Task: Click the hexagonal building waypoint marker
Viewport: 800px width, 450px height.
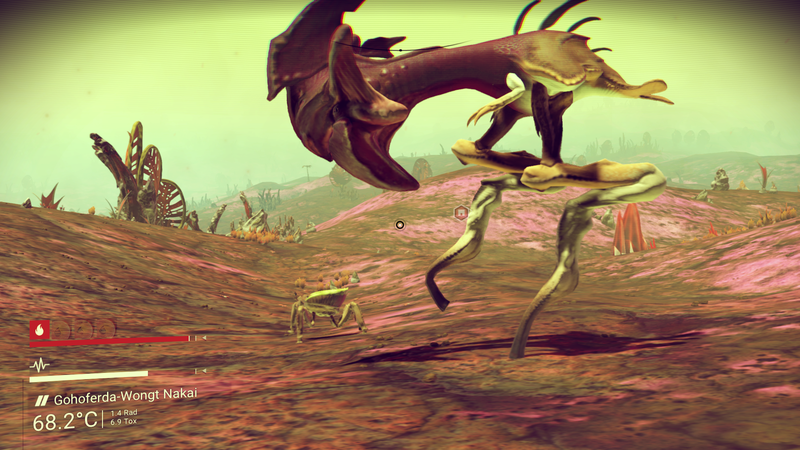Action: 461,212
